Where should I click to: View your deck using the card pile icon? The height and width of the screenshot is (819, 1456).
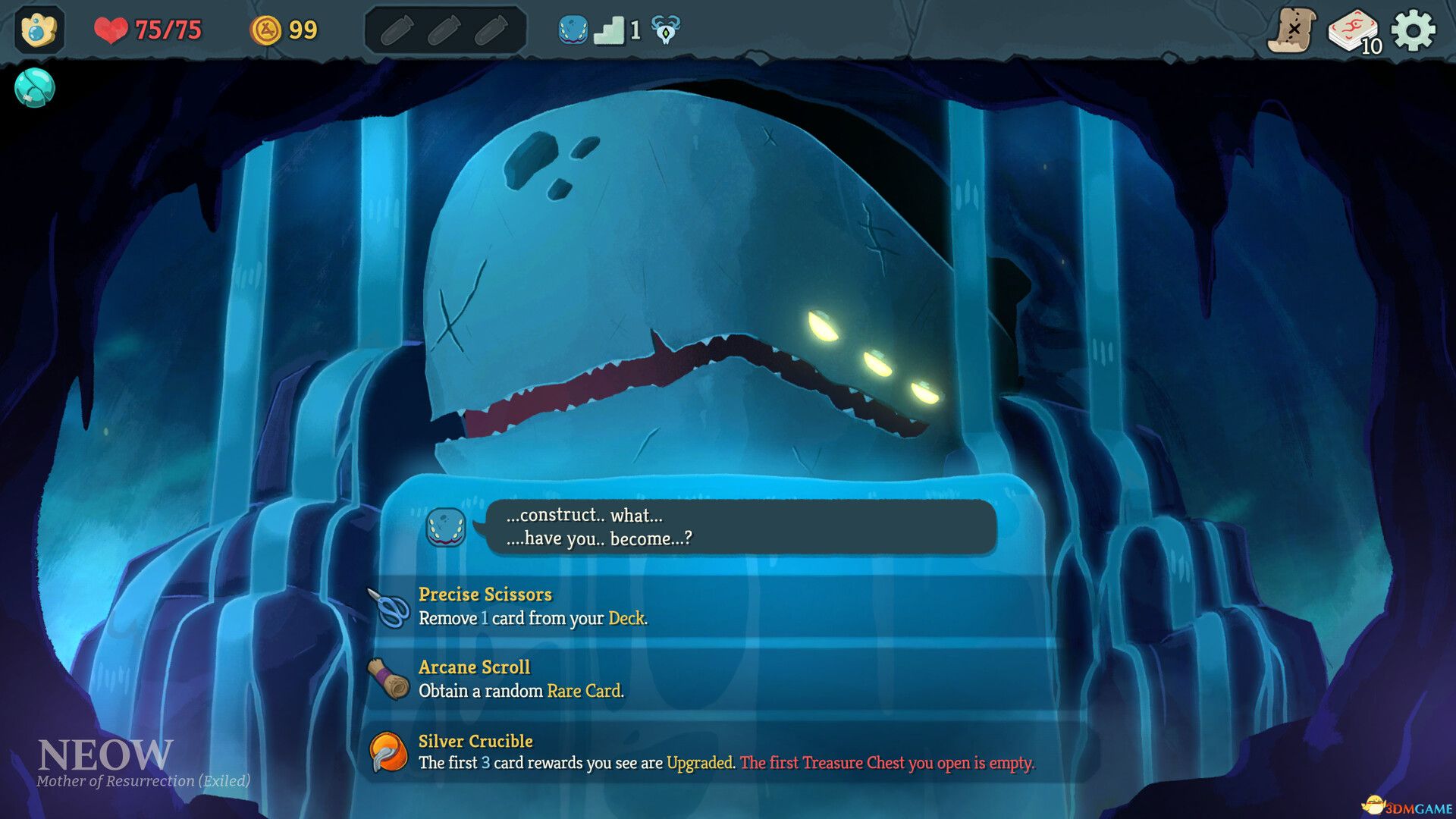(1354, 30)
